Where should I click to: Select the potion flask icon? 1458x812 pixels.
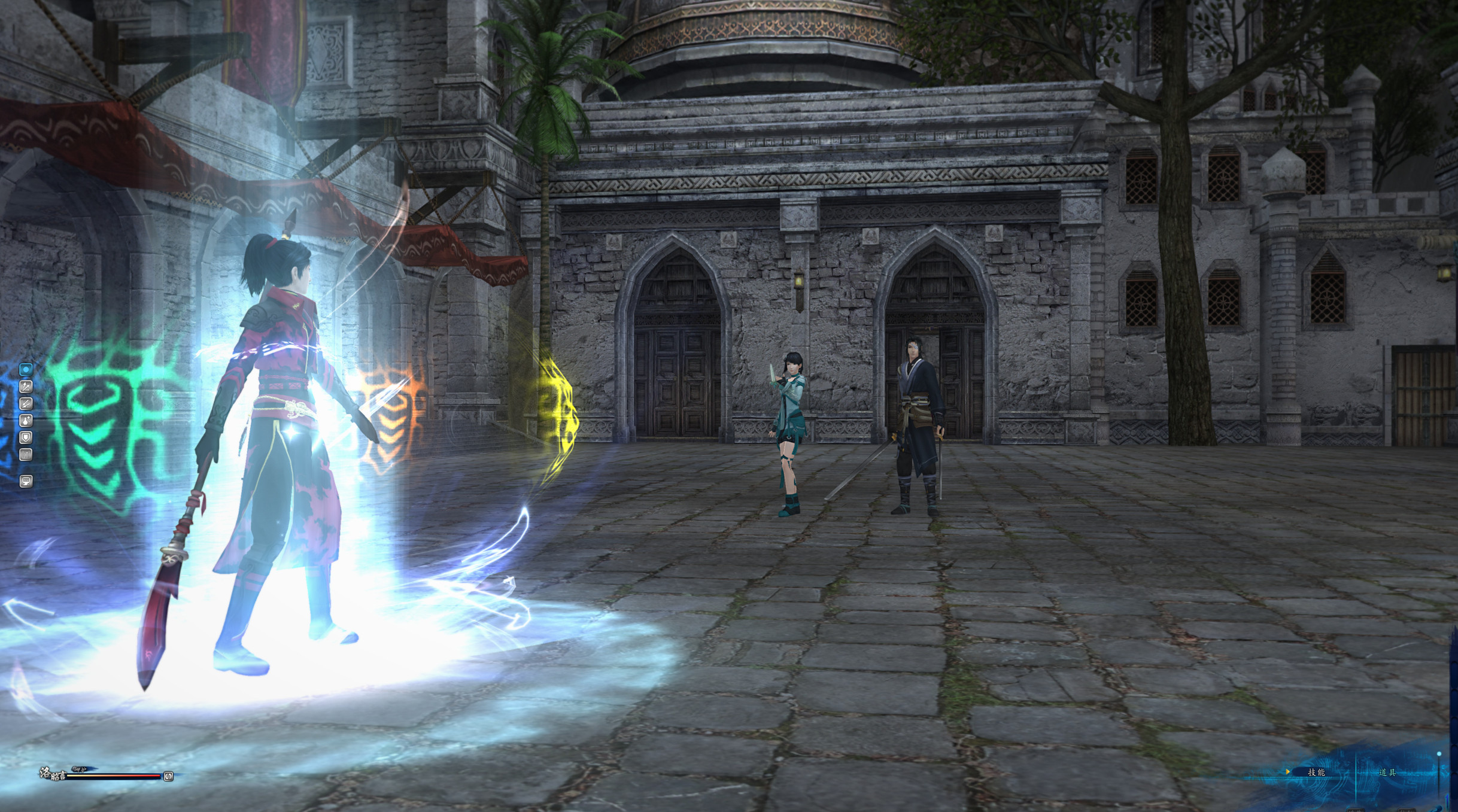coord(26,421)
